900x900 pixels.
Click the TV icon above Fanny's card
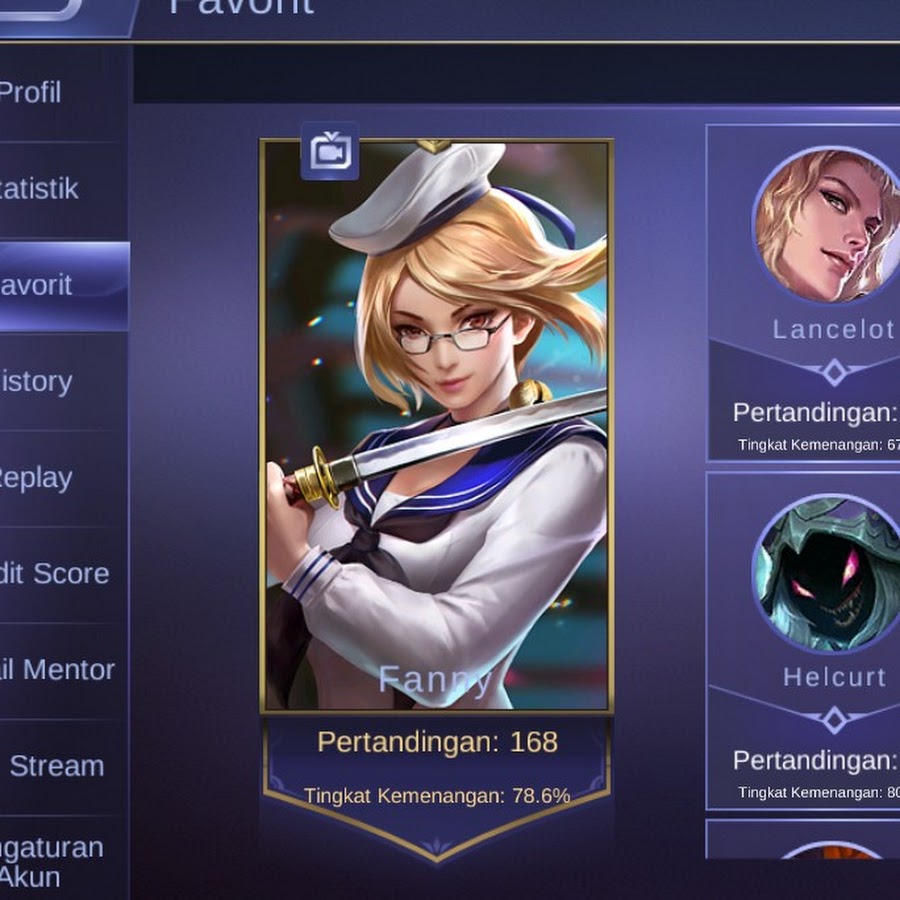[x=329, y=152]
